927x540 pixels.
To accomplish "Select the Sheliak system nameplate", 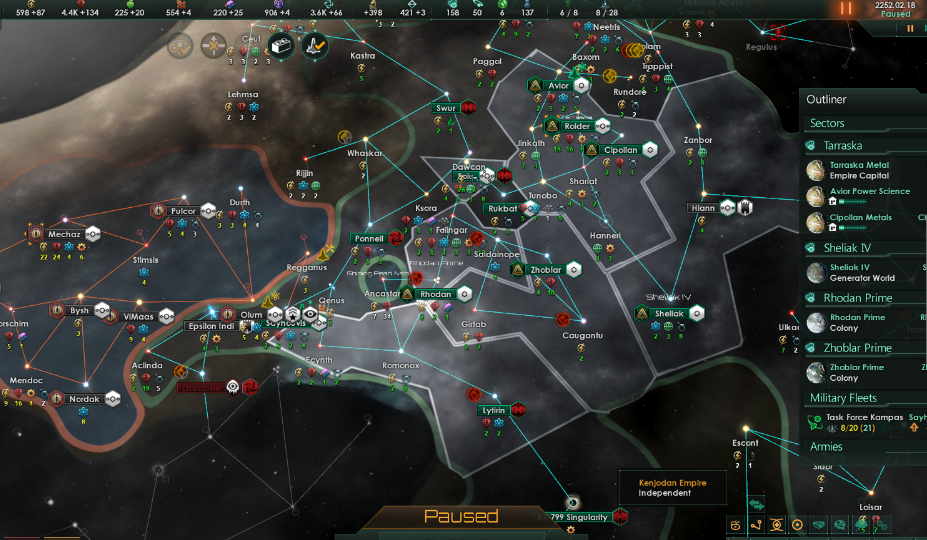I will pyautogui.click(x=668, y=313).
